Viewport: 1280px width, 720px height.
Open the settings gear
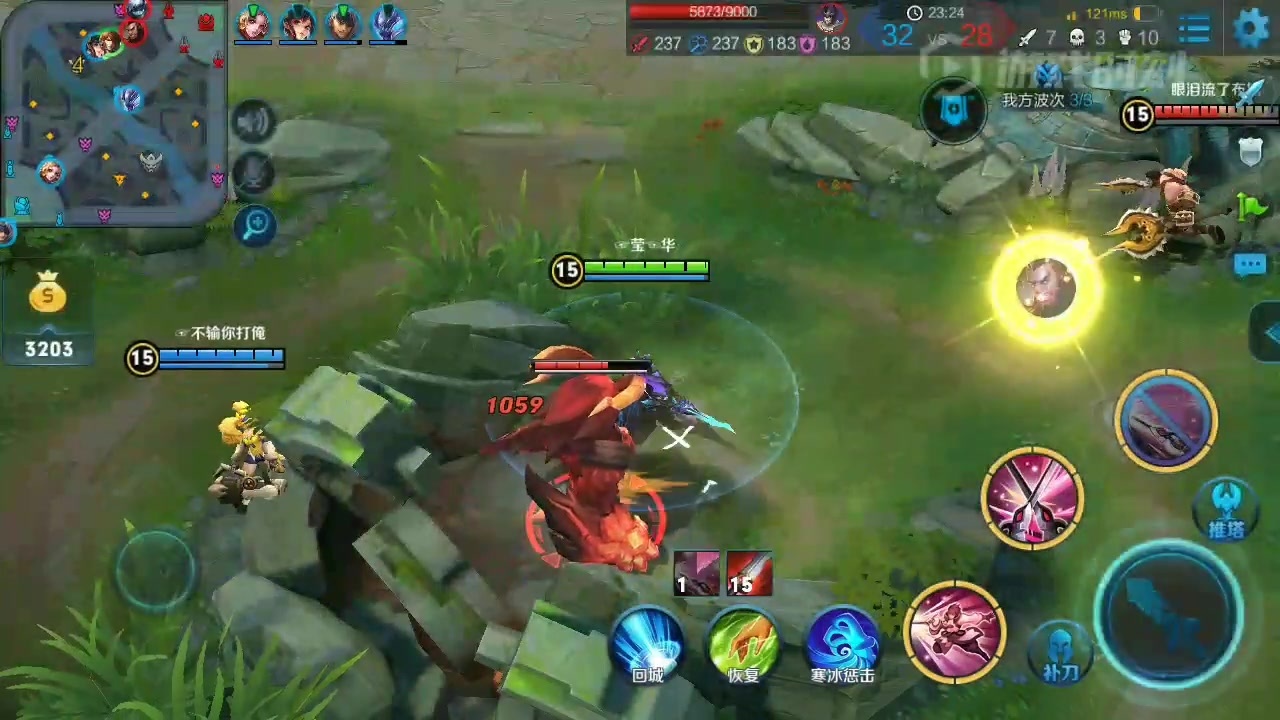tap(1251, 28)
